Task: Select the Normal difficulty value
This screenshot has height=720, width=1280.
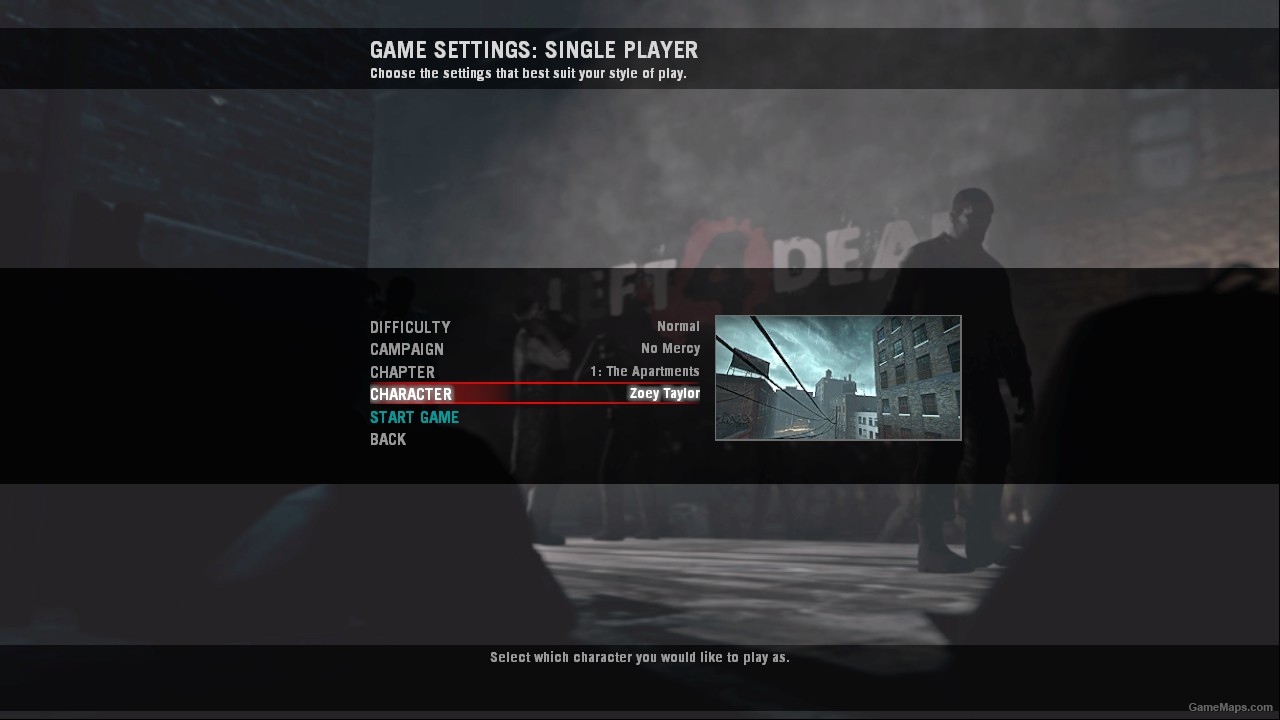Action: pyautogui.click(x=677, y=326)
